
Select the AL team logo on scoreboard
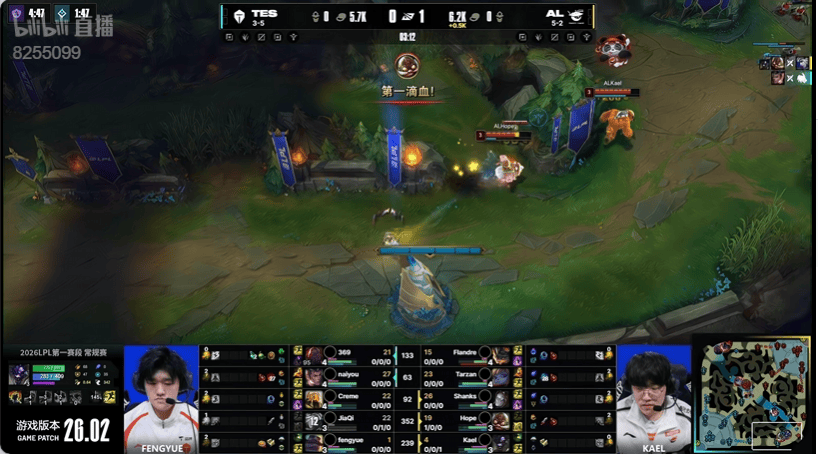click(579, 16)
